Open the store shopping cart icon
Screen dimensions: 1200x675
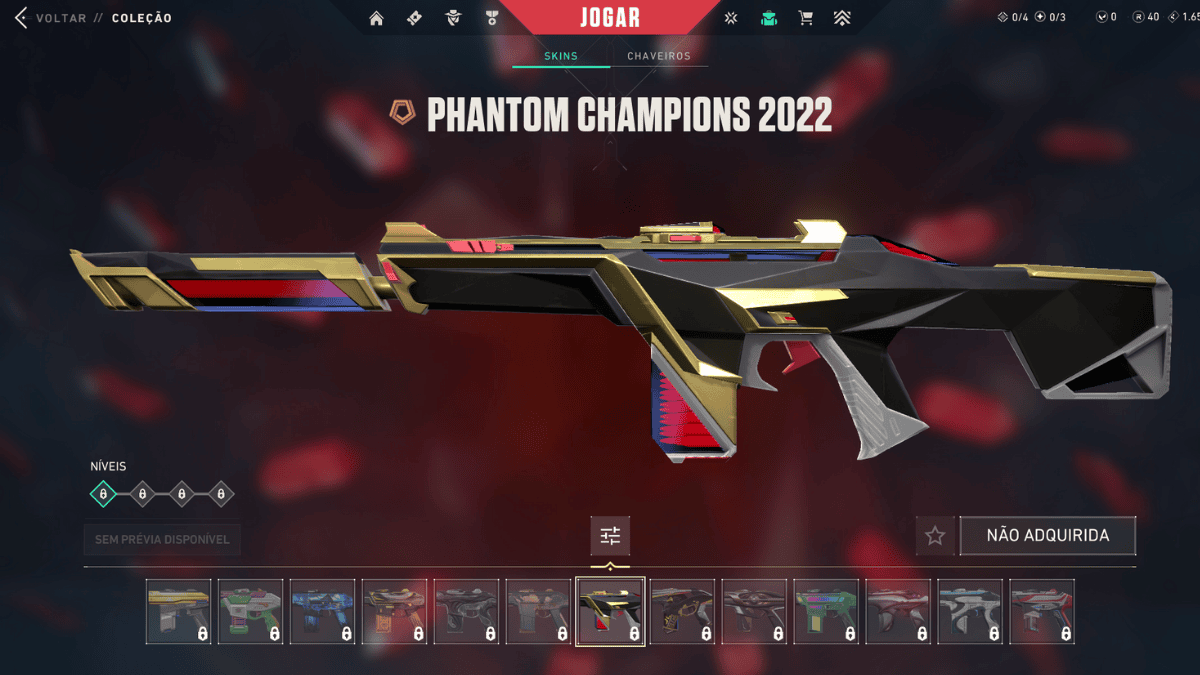806,18
